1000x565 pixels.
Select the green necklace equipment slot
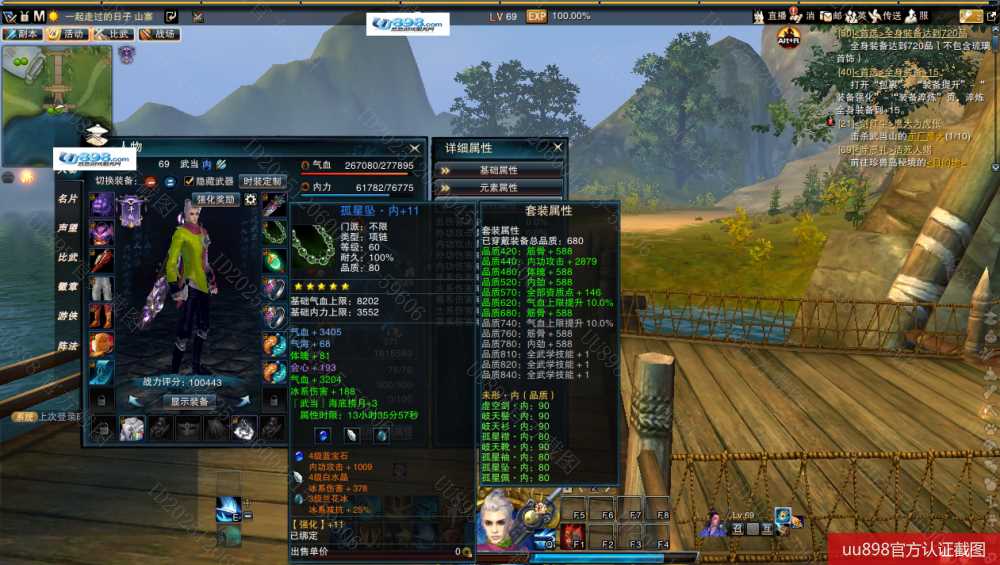pos(274,232)
